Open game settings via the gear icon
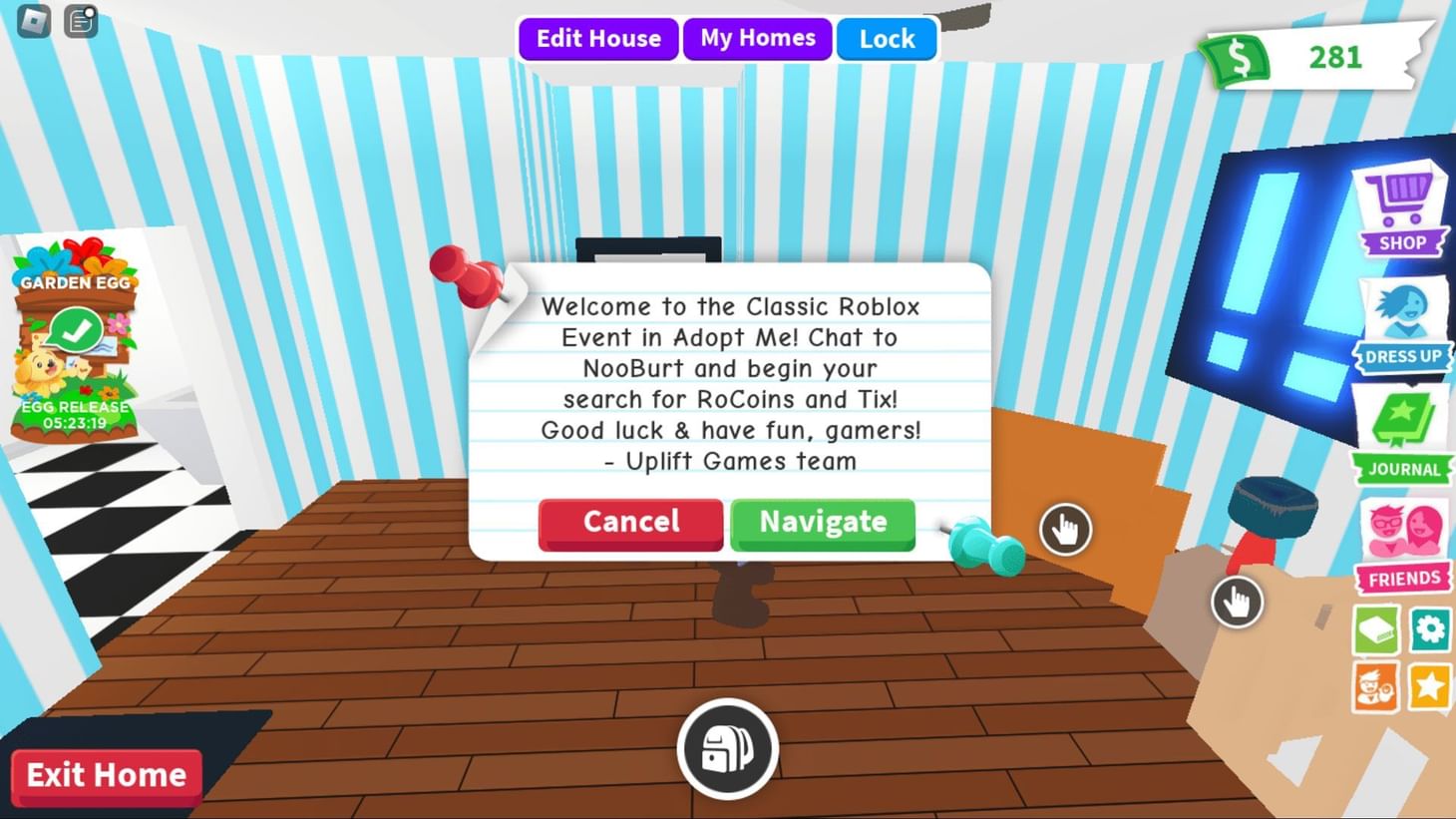Image resolution: width=1456 pixels, height=819 pixels. (1430, 630)
